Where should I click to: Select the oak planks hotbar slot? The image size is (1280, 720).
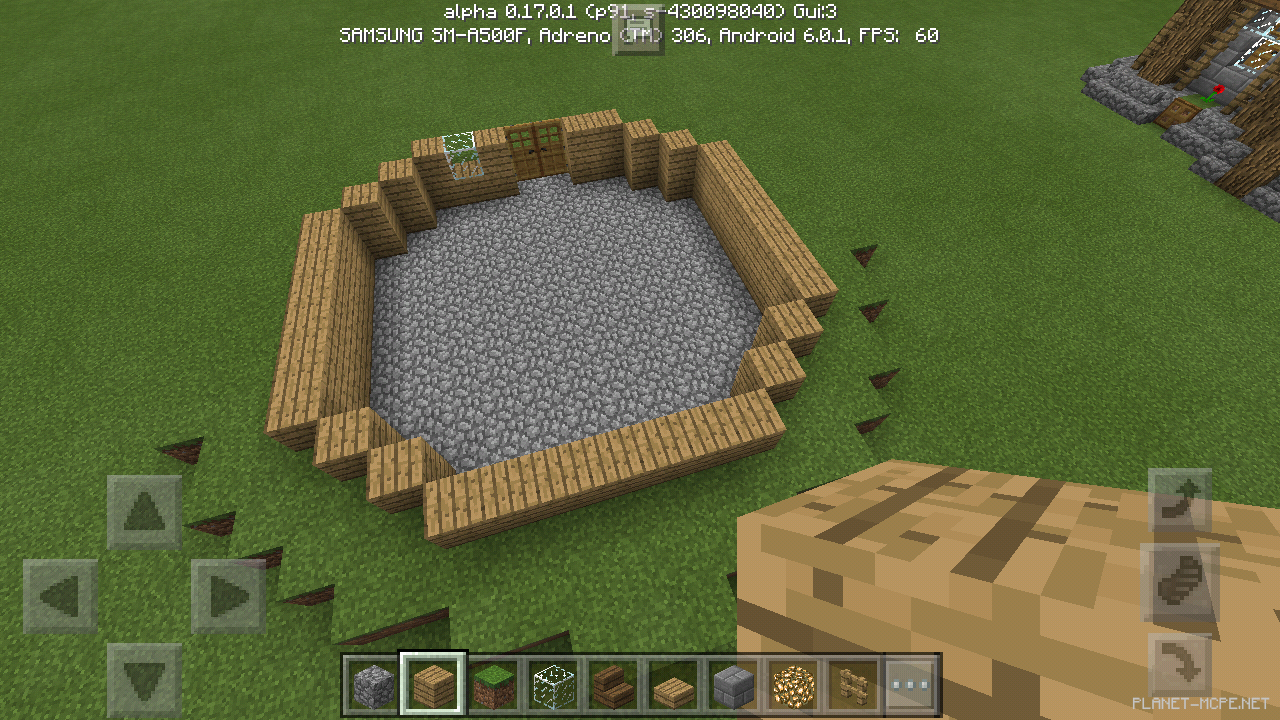point(432,685)
